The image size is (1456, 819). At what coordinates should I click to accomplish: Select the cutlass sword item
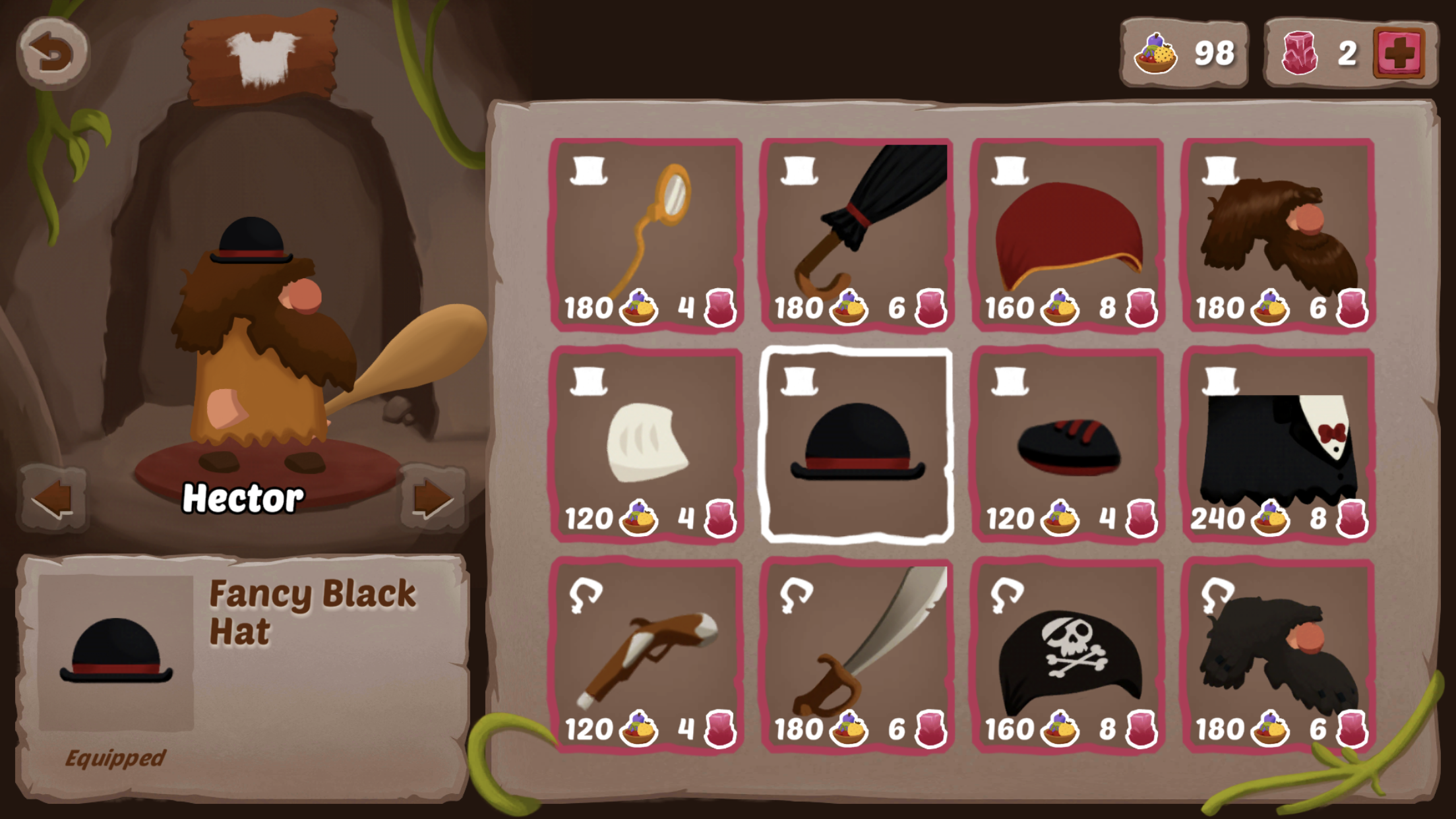point(857,656)
